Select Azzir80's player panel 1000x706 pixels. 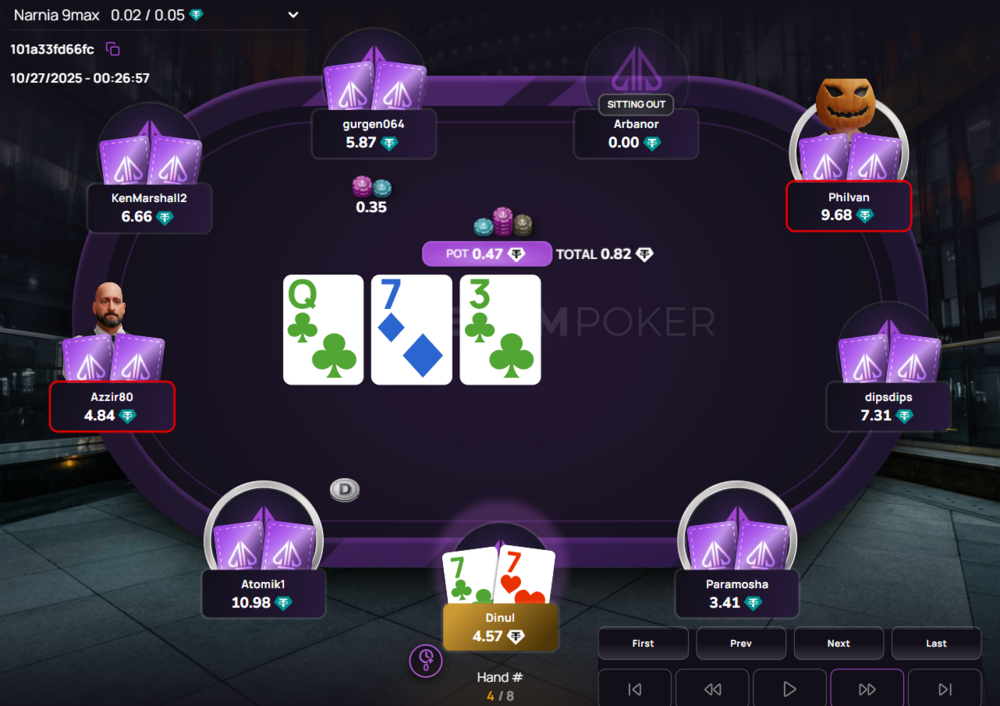click(x=112, y=406)
